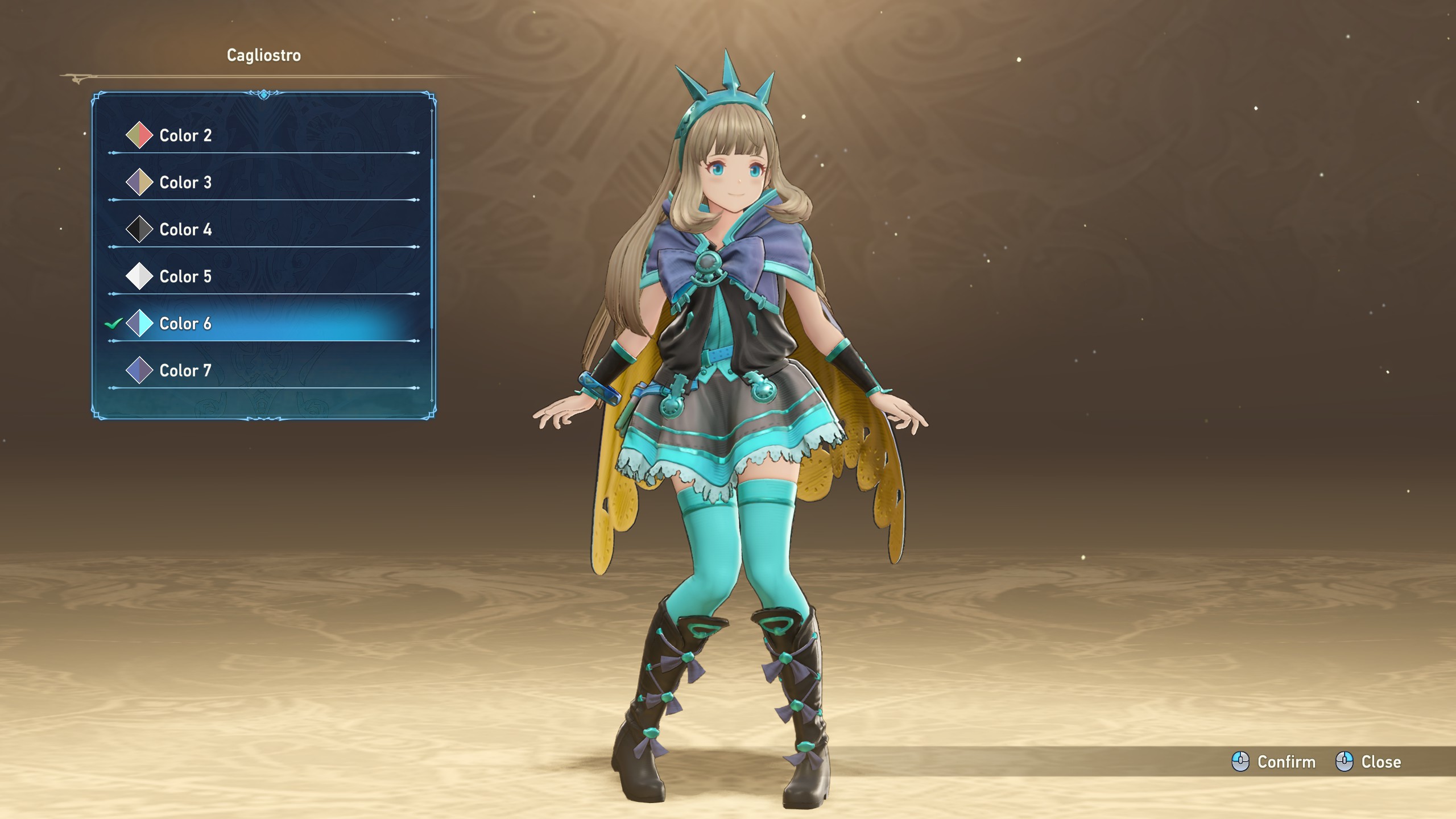Choose the Color 7 option
The image size is (1456, 819).
click(x=185, y=371)
